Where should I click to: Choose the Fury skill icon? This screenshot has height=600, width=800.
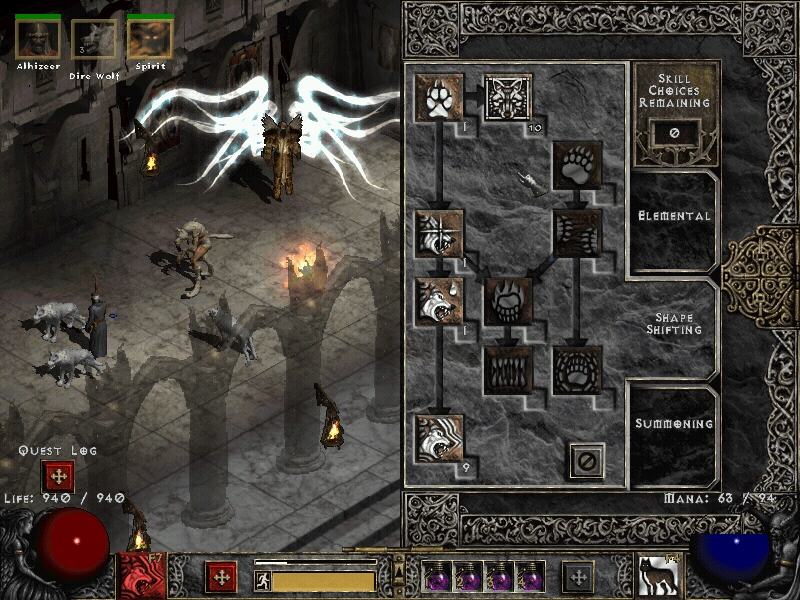click(x=439, y=438)
